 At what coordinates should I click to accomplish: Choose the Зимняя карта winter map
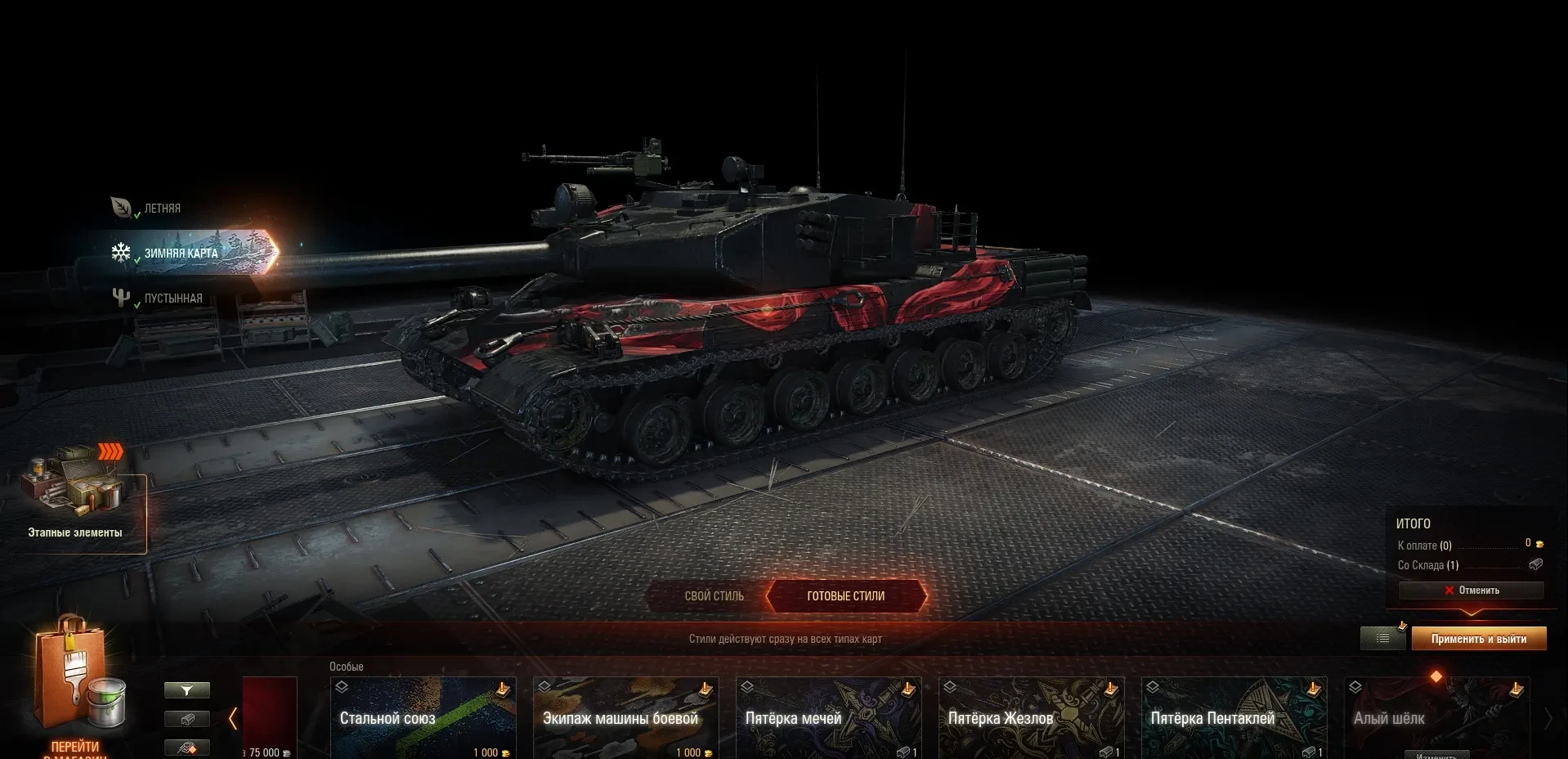(180, 254)
